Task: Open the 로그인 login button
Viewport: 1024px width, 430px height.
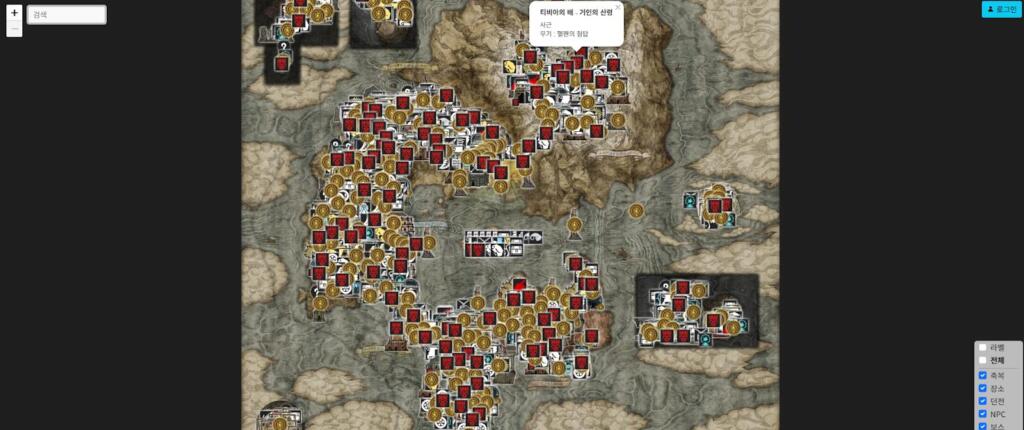Action: tap(1001, 9)
